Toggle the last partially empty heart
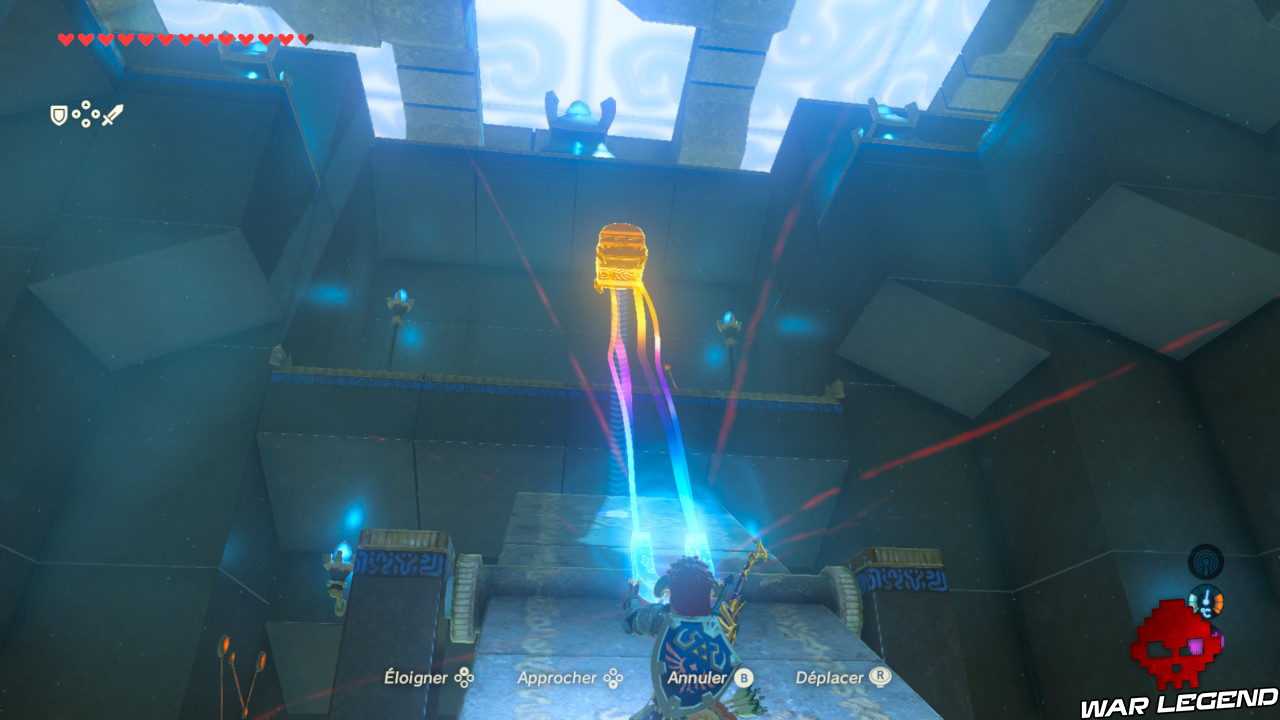1280x720 pixels. click(x=305, y=39)
